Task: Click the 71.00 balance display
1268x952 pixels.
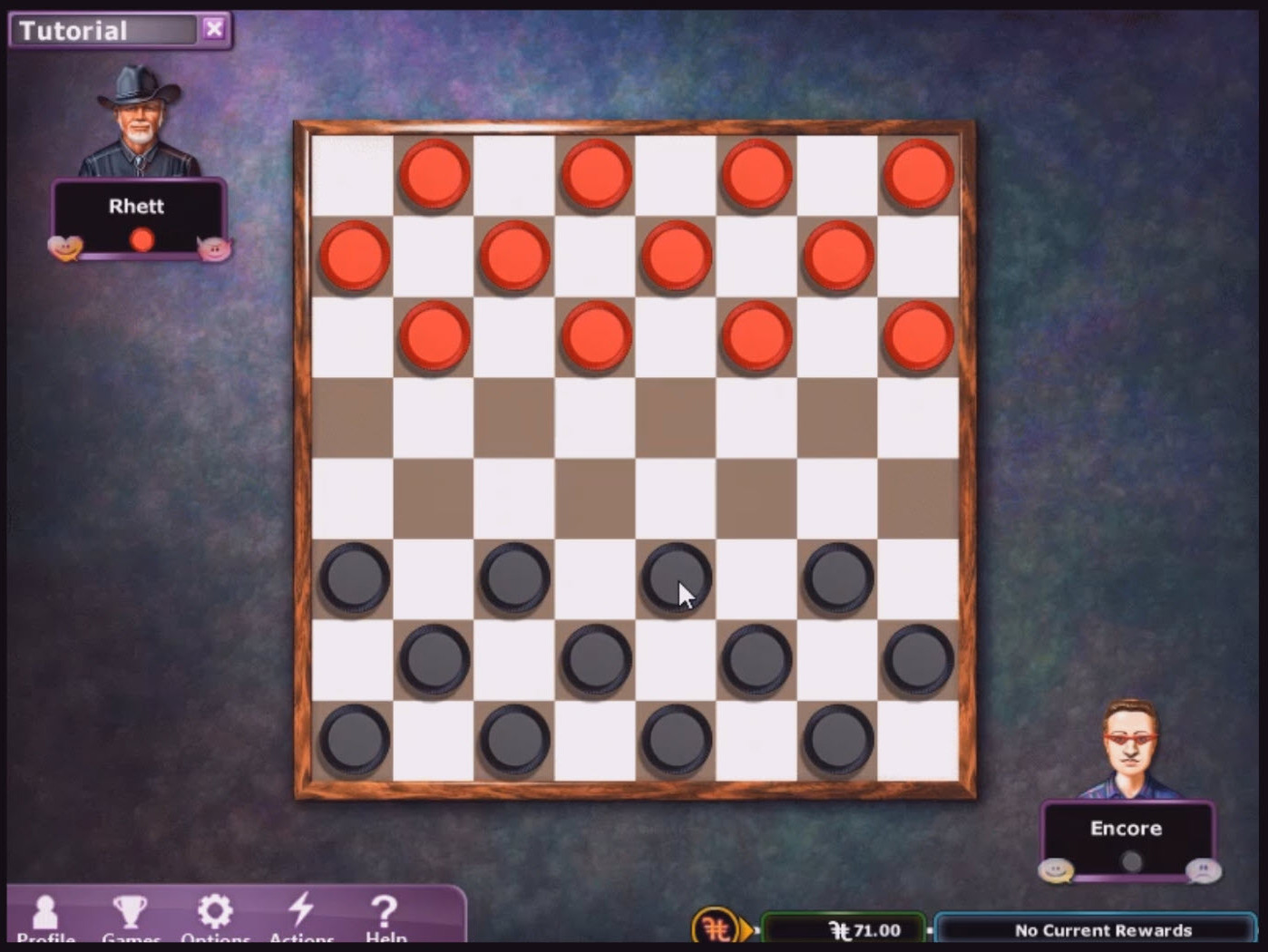Action: click(842, 929)
